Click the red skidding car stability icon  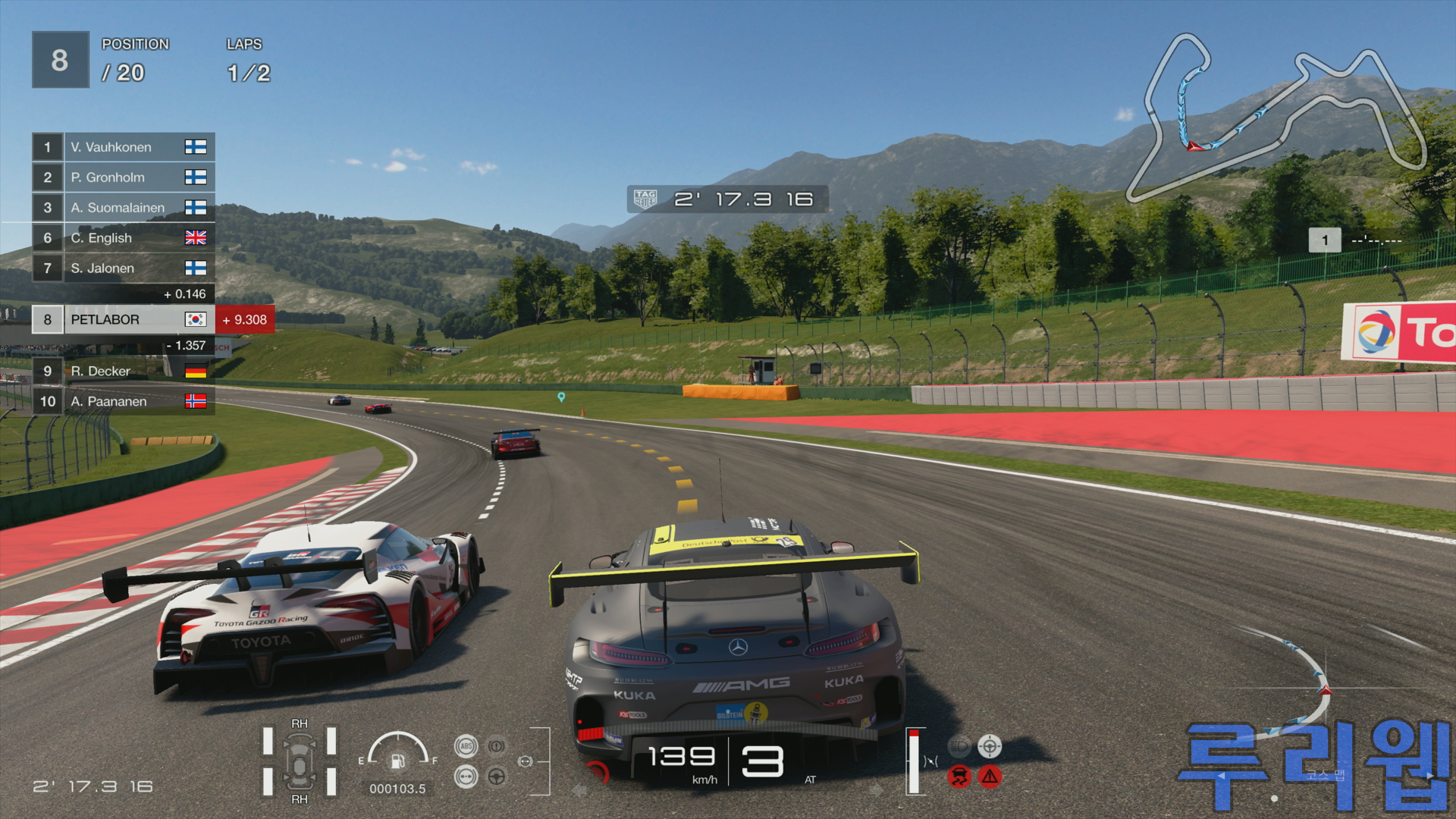[x=959, y=777]
